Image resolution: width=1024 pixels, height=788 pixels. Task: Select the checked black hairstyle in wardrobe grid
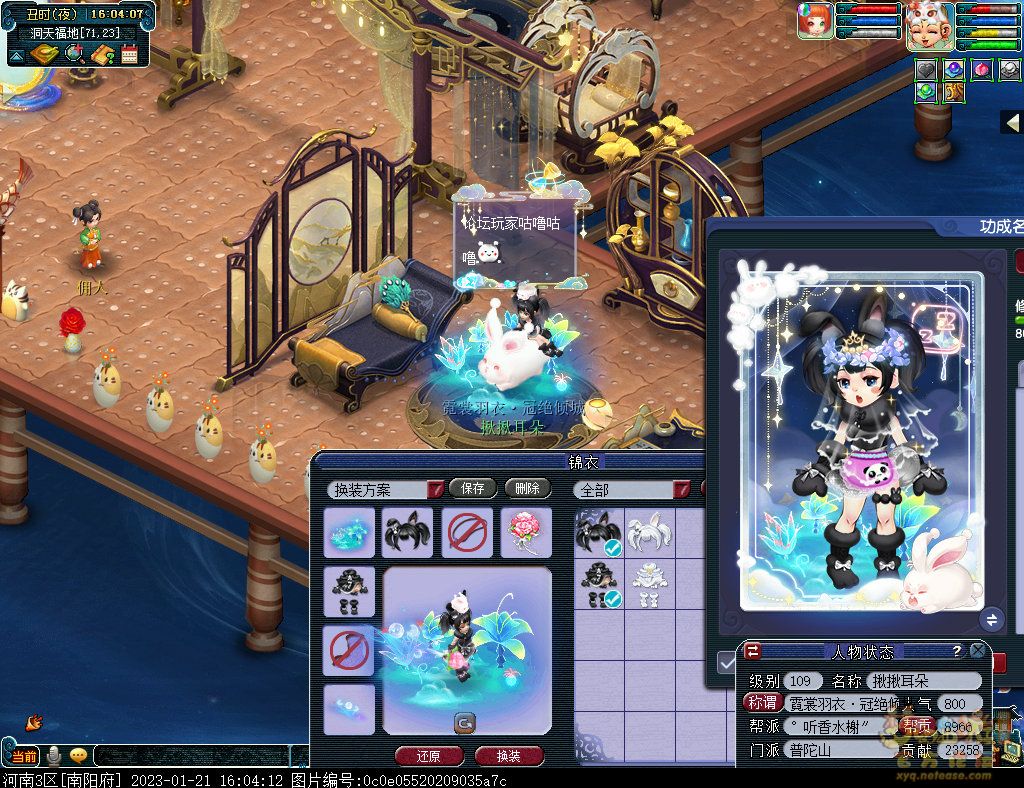(x=600, y=532)
